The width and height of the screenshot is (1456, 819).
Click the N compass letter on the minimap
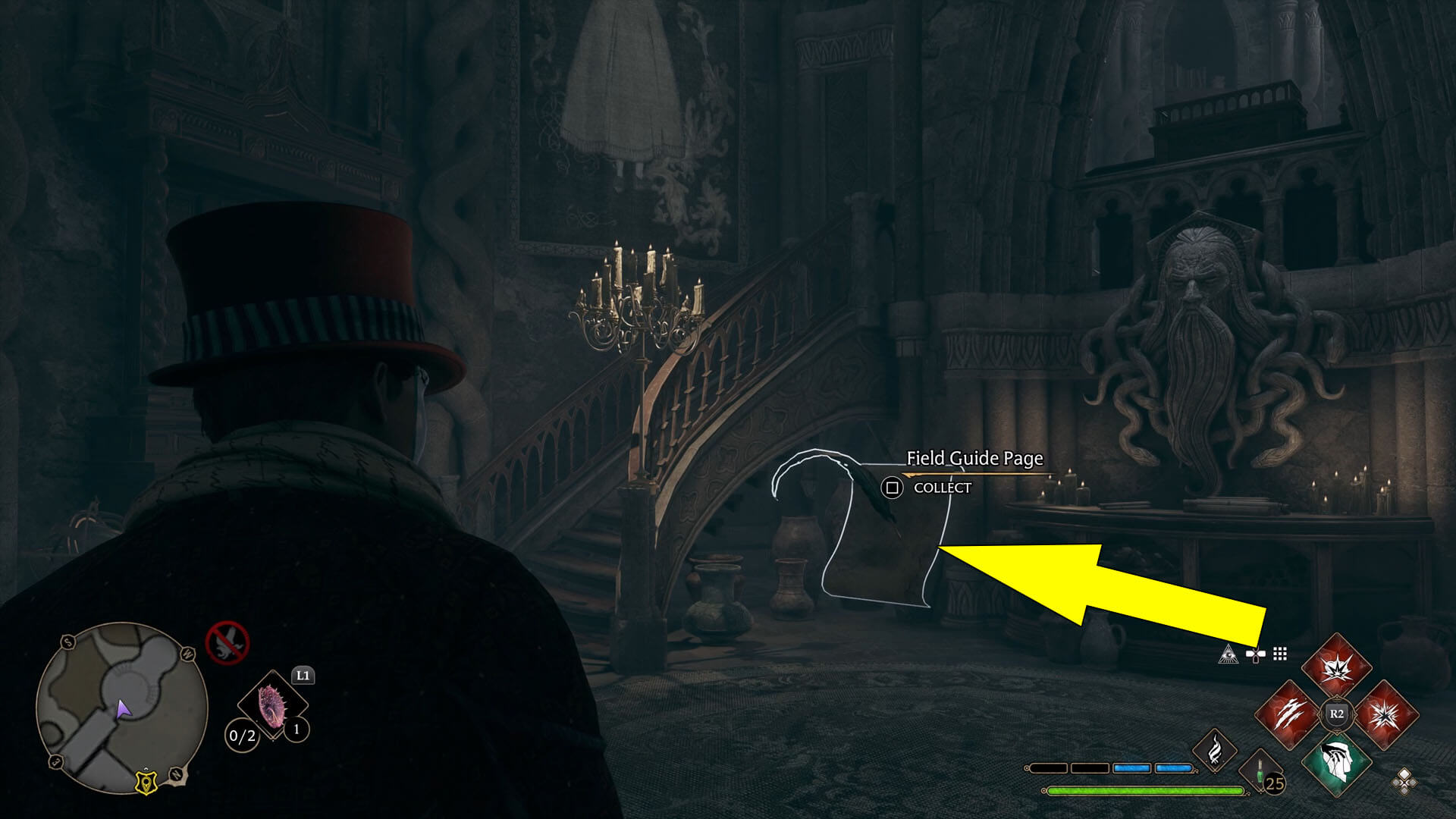click(x=175, y=773)
